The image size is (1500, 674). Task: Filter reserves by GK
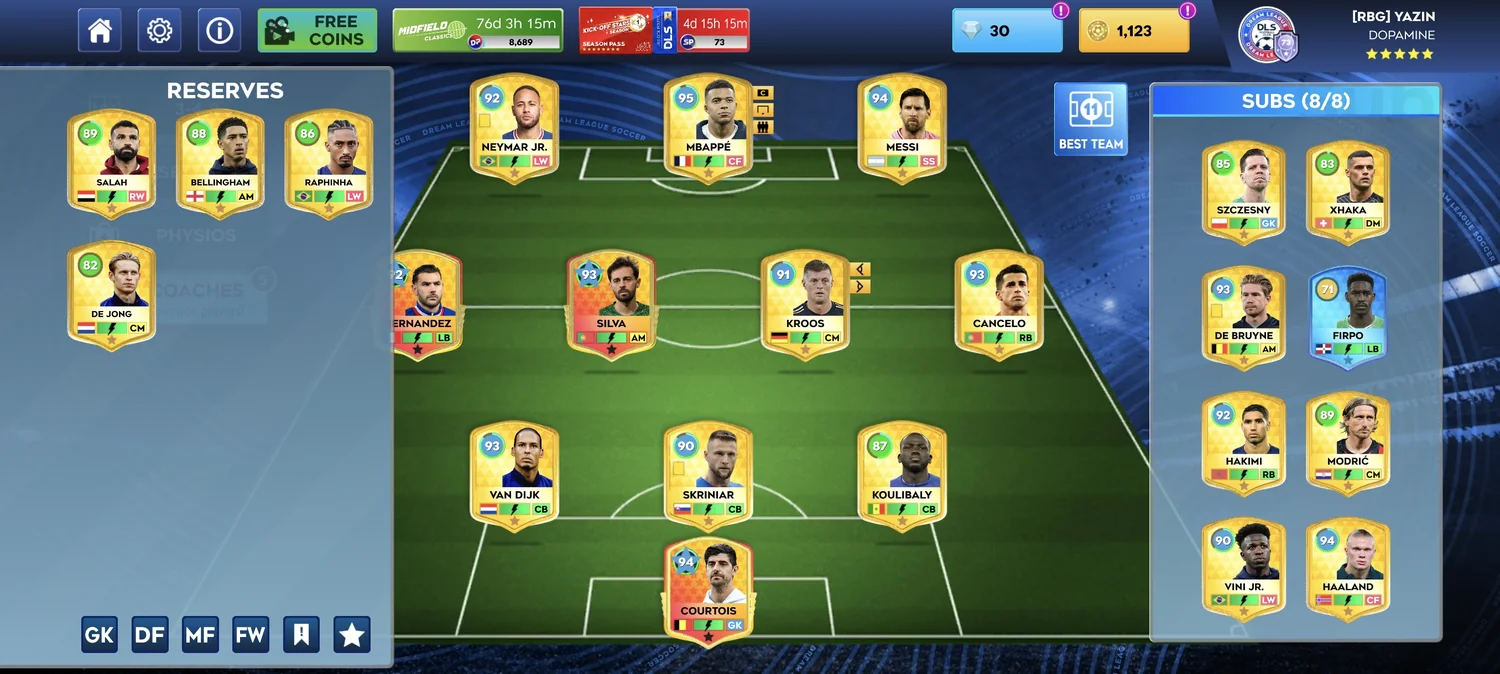tap(99, 634)
